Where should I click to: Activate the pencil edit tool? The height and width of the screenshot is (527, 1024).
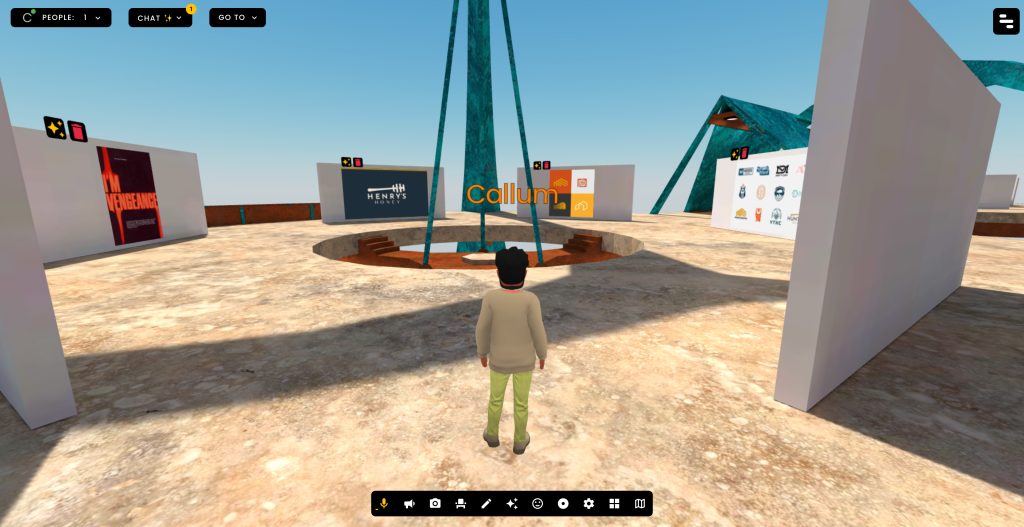point(486,504)
